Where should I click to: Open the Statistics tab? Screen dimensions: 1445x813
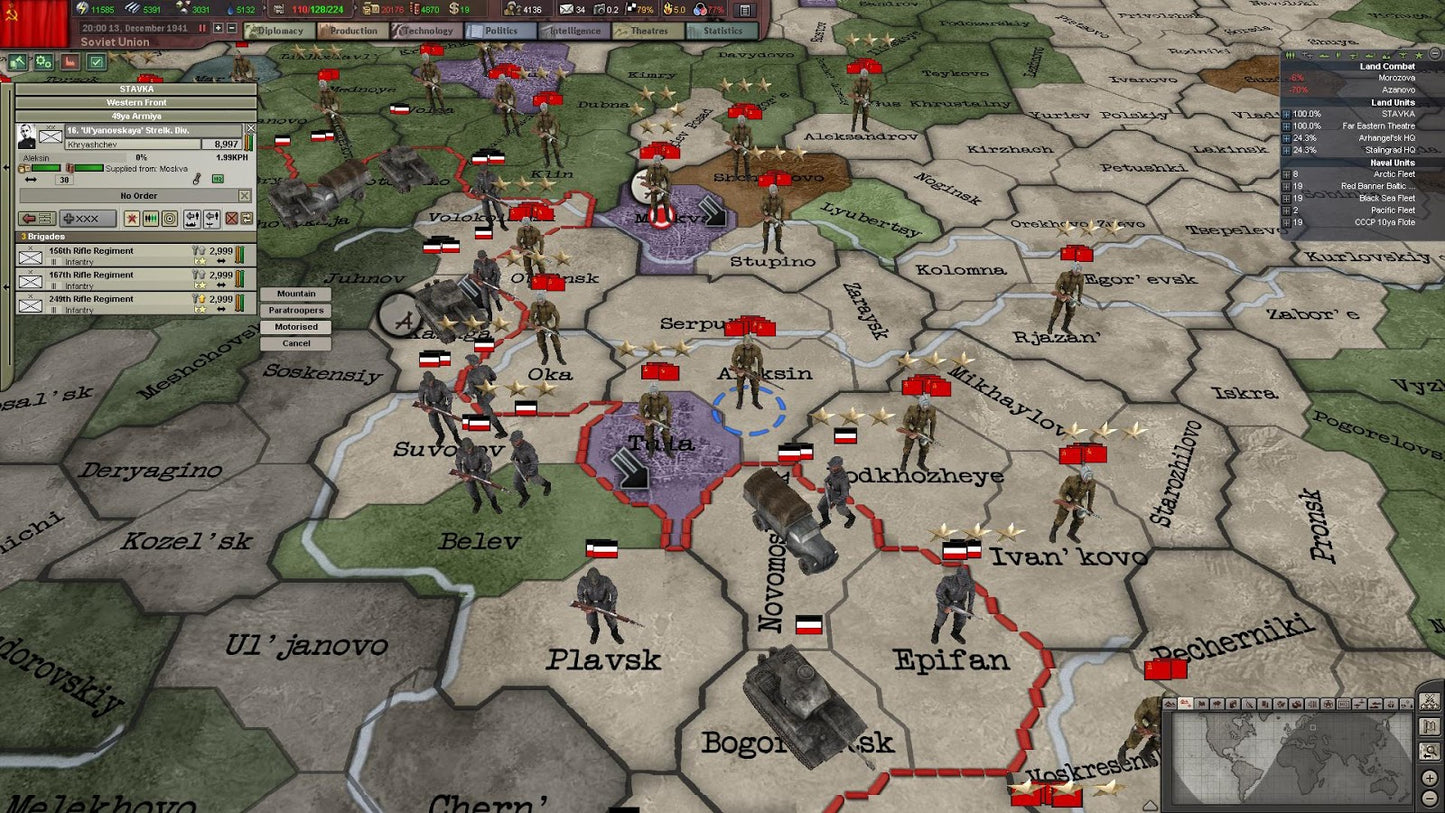coord(722,31)
